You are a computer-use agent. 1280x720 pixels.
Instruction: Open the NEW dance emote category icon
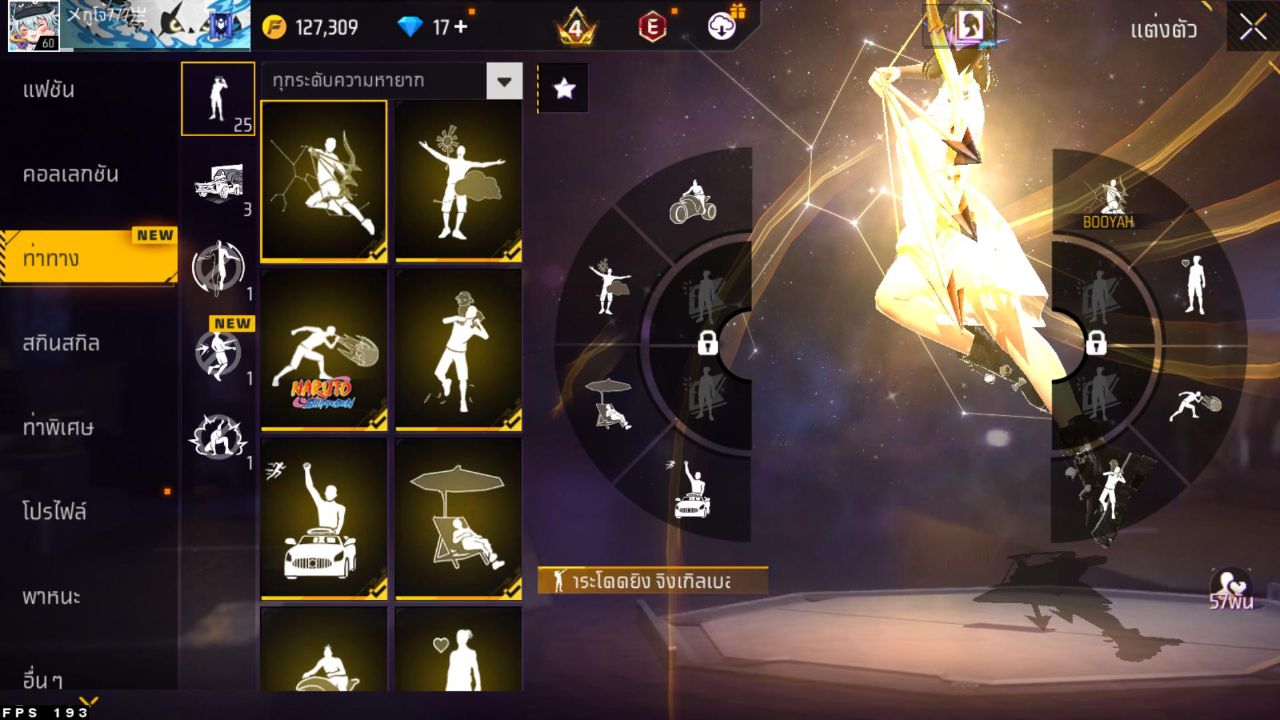[219, 350]
